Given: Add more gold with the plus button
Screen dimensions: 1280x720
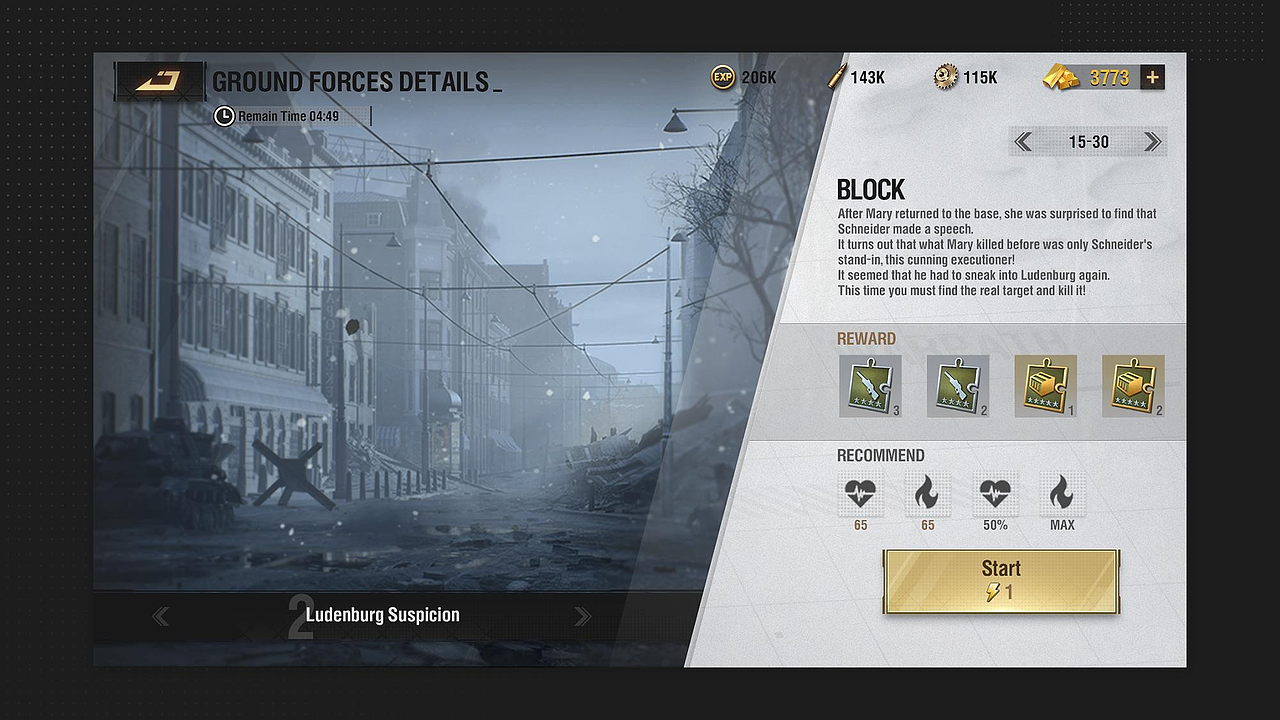Looking at the screenshot, I should coord(1153,78).
